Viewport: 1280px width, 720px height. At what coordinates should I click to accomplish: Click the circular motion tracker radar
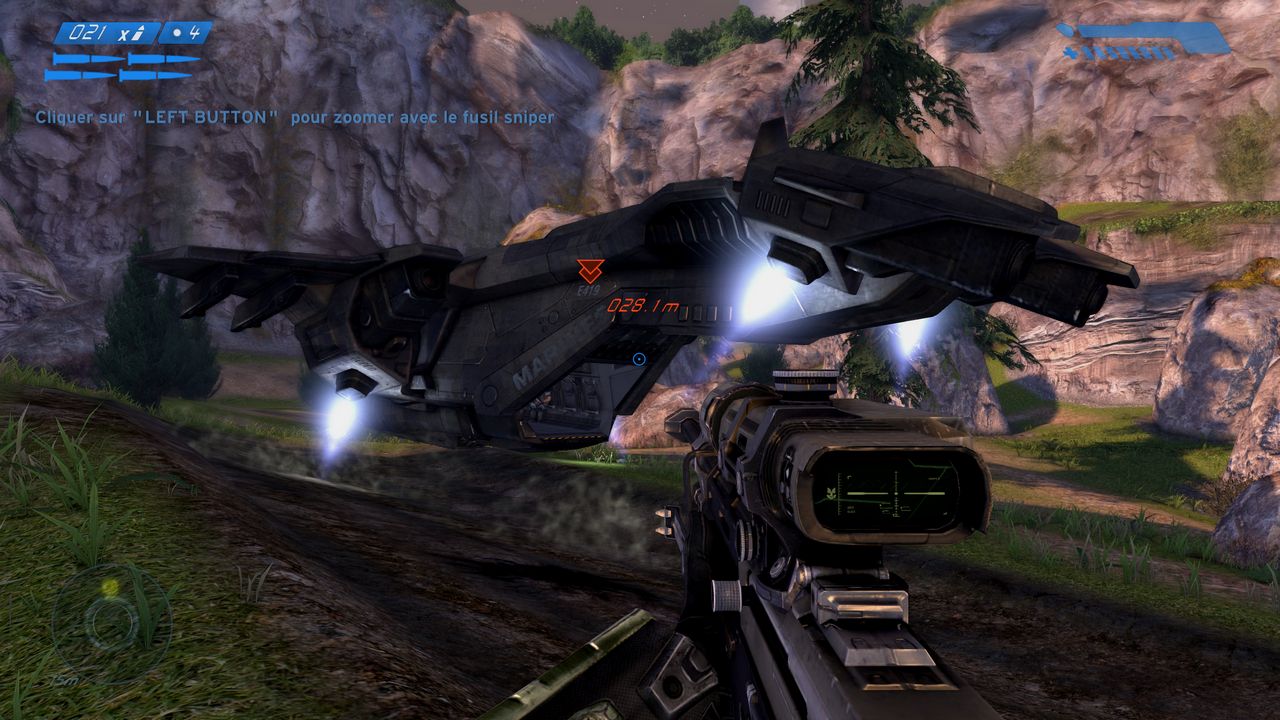tap(111, 622)
